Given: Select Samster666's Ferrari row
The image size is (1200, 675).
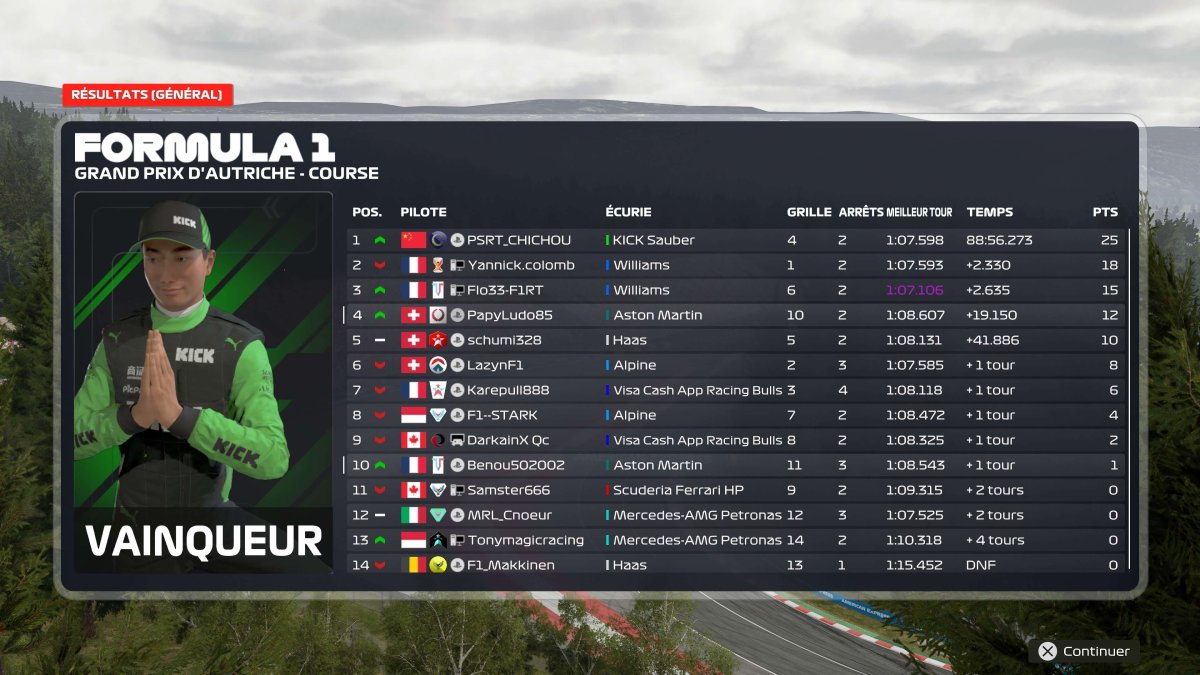Looking at the screenshot, I should click(735, 490).
